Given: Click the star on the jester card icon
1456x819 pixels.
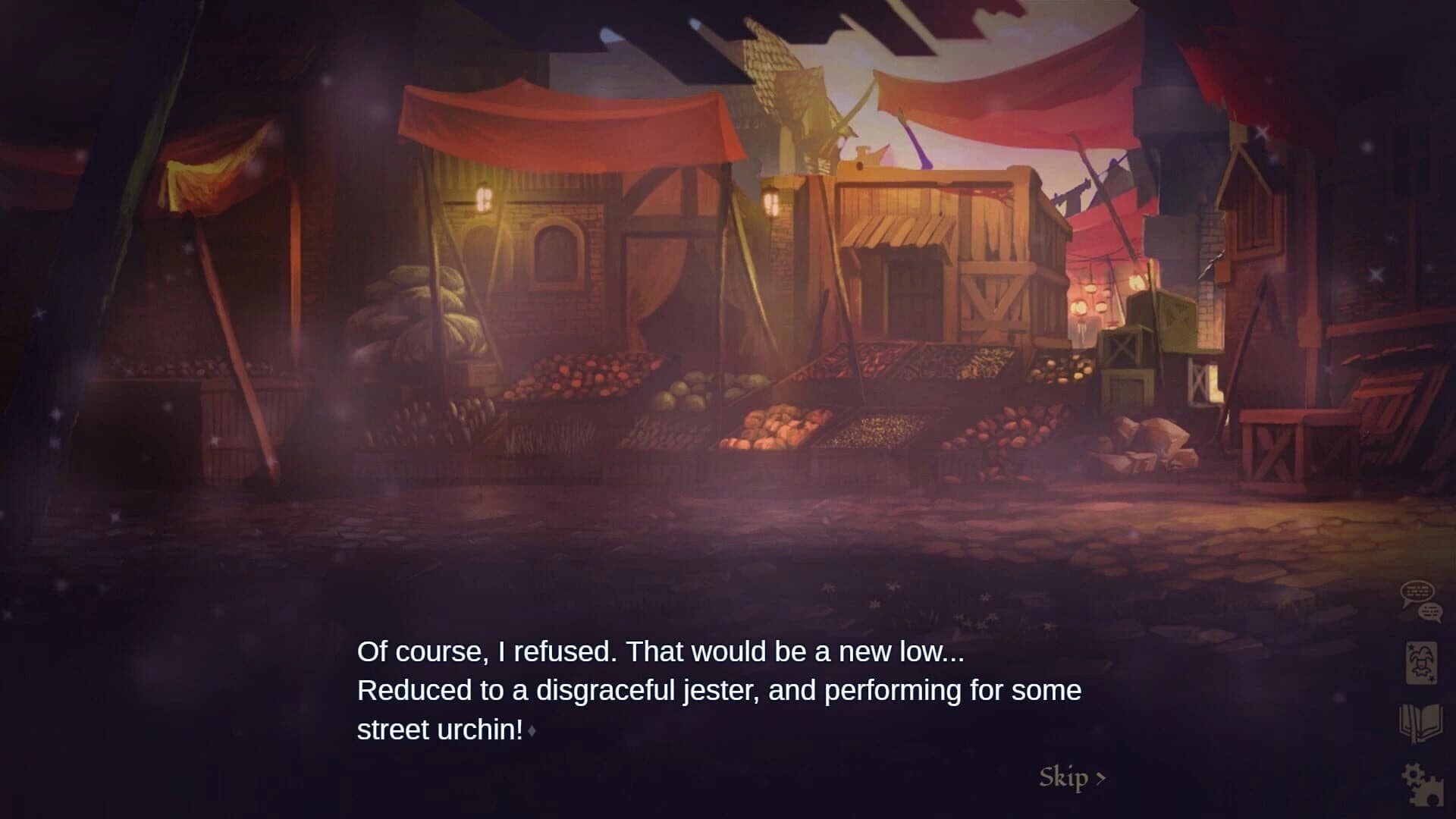Looking at the screenshot, I should tap(1410, 646).
